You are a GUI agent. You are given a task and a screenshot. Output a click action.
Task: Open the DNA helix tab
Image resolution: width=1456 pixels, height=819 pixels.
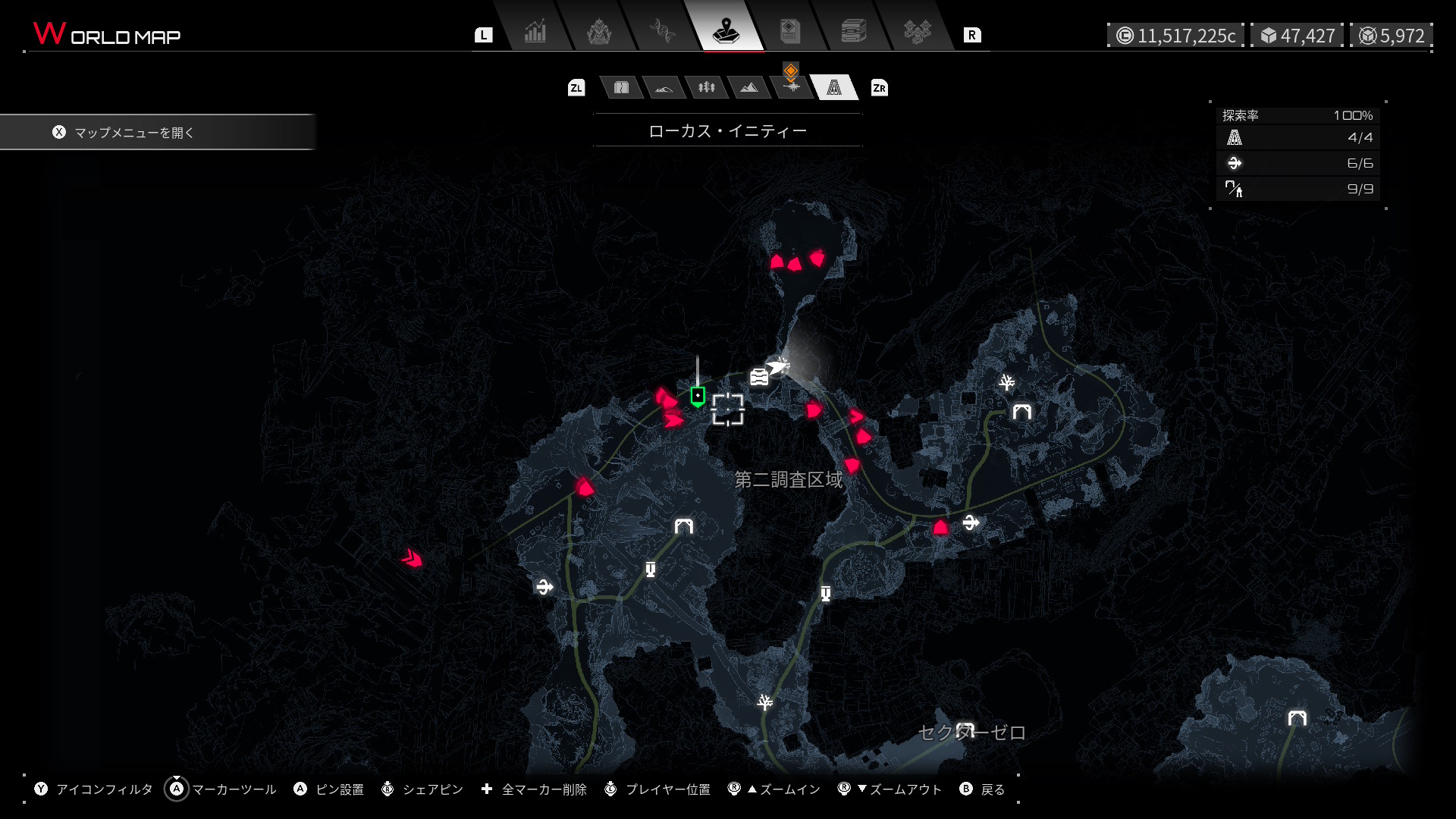662,33
